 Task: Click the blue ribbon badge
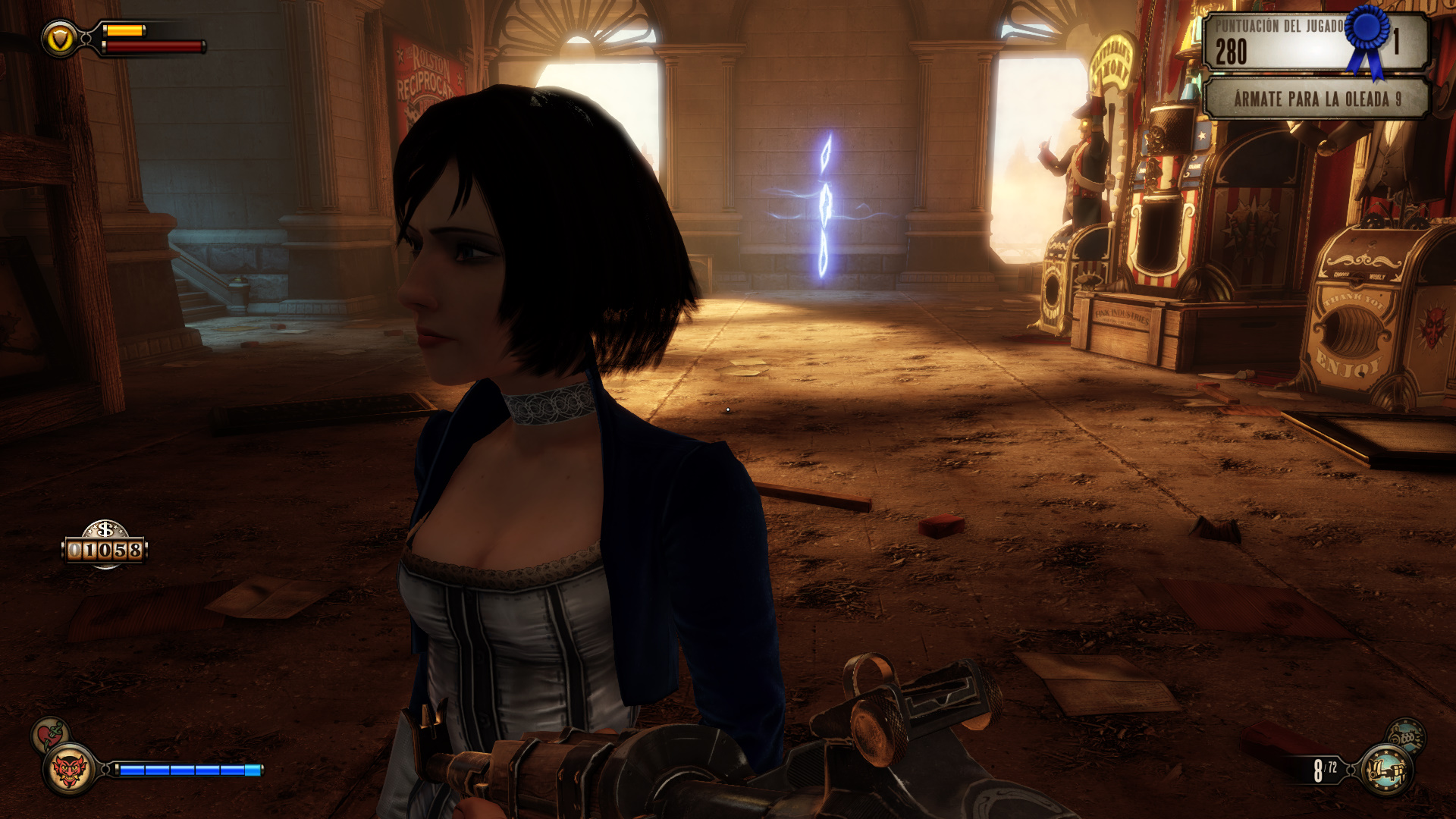tap(1367, 38)
